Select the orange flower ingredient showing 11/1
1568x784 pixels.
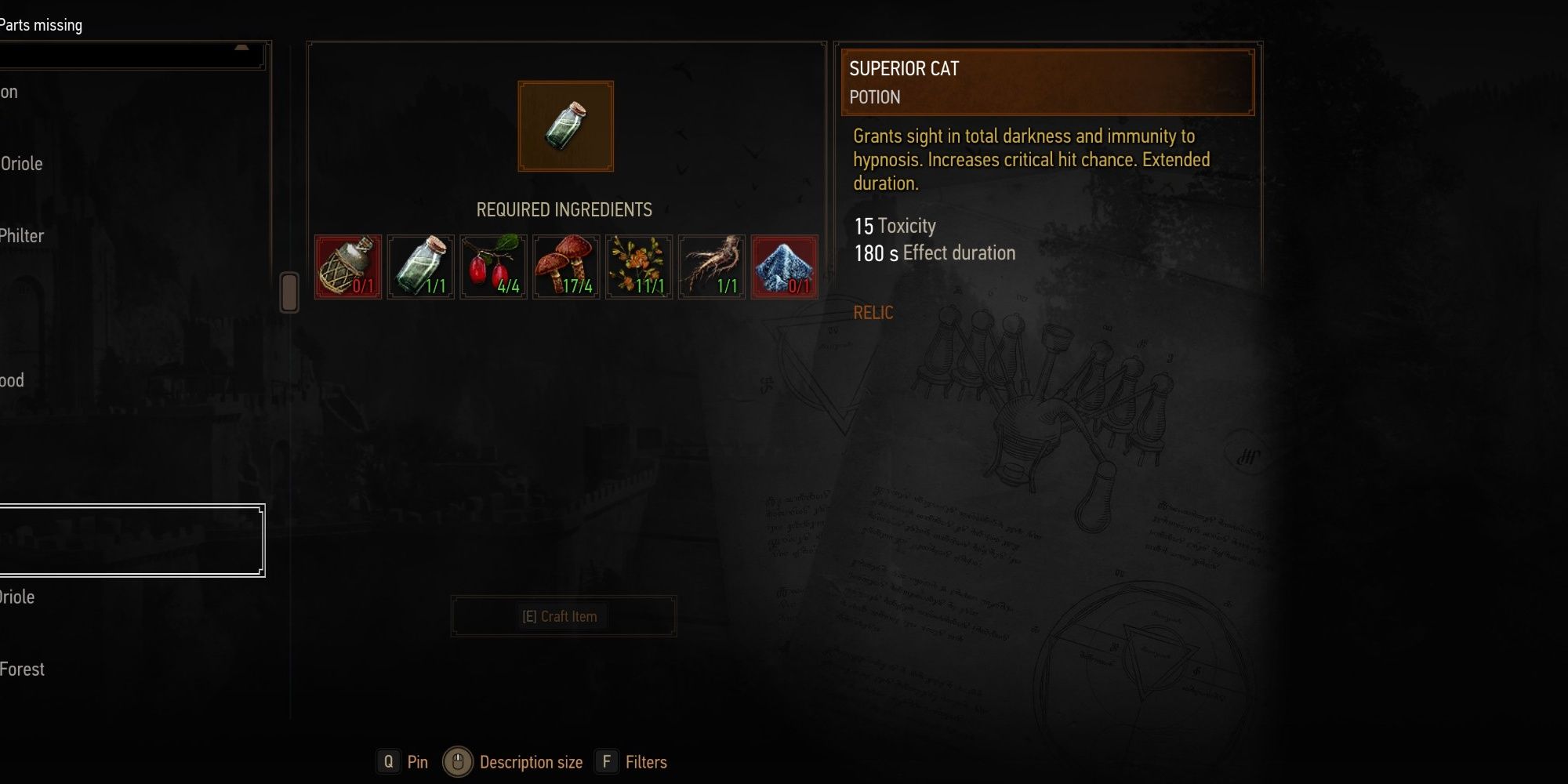[638, 267]
